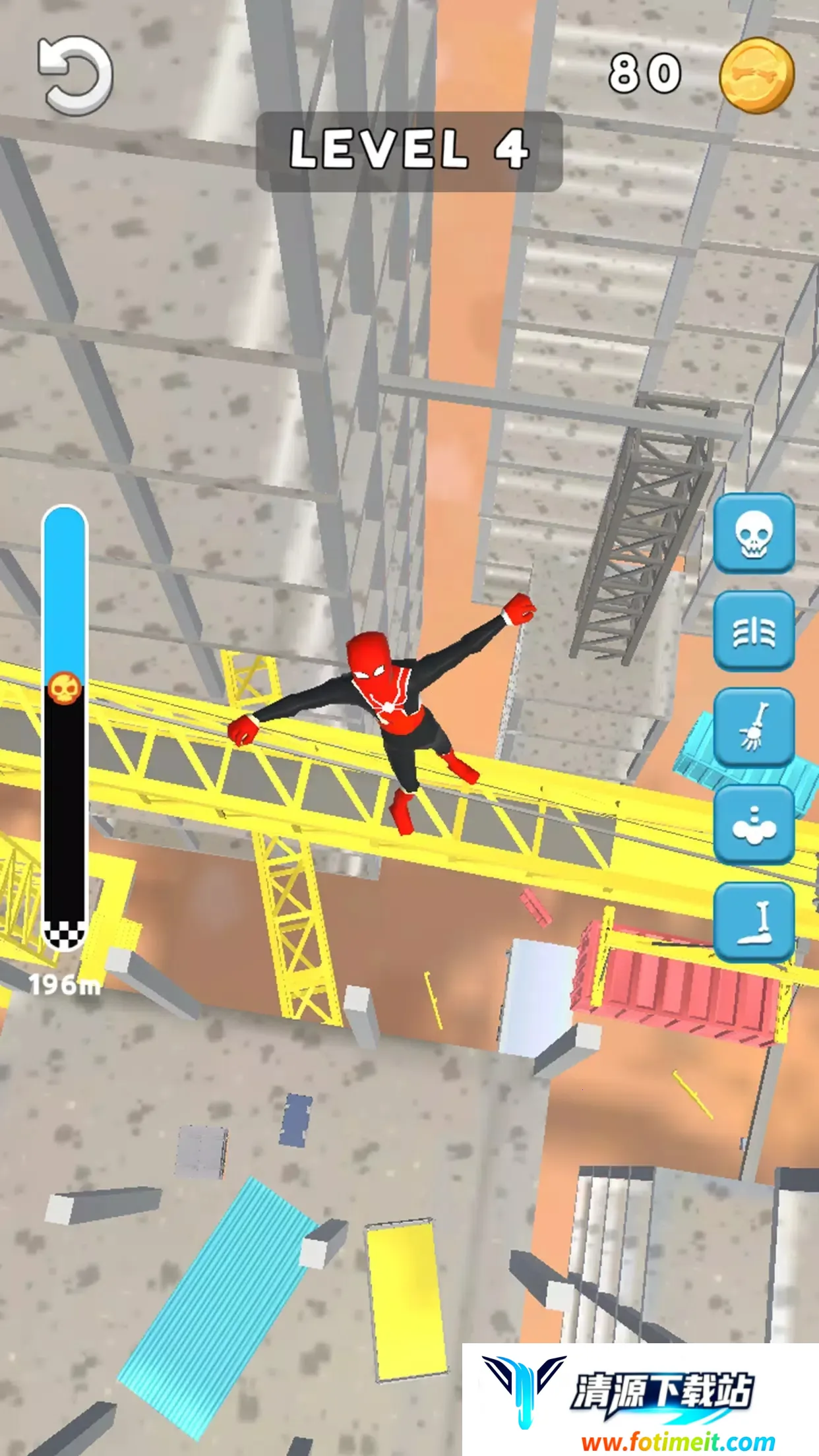Pick the pelvis bone button
This screenshot has width=819, height=1456.
[754, 824]
